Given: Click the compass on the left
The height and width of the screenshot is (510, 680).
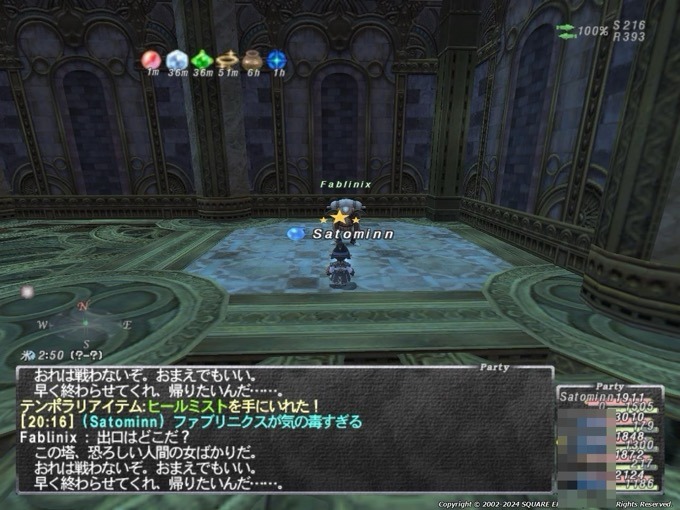Looking at the screenshot, I should point(85,324).
